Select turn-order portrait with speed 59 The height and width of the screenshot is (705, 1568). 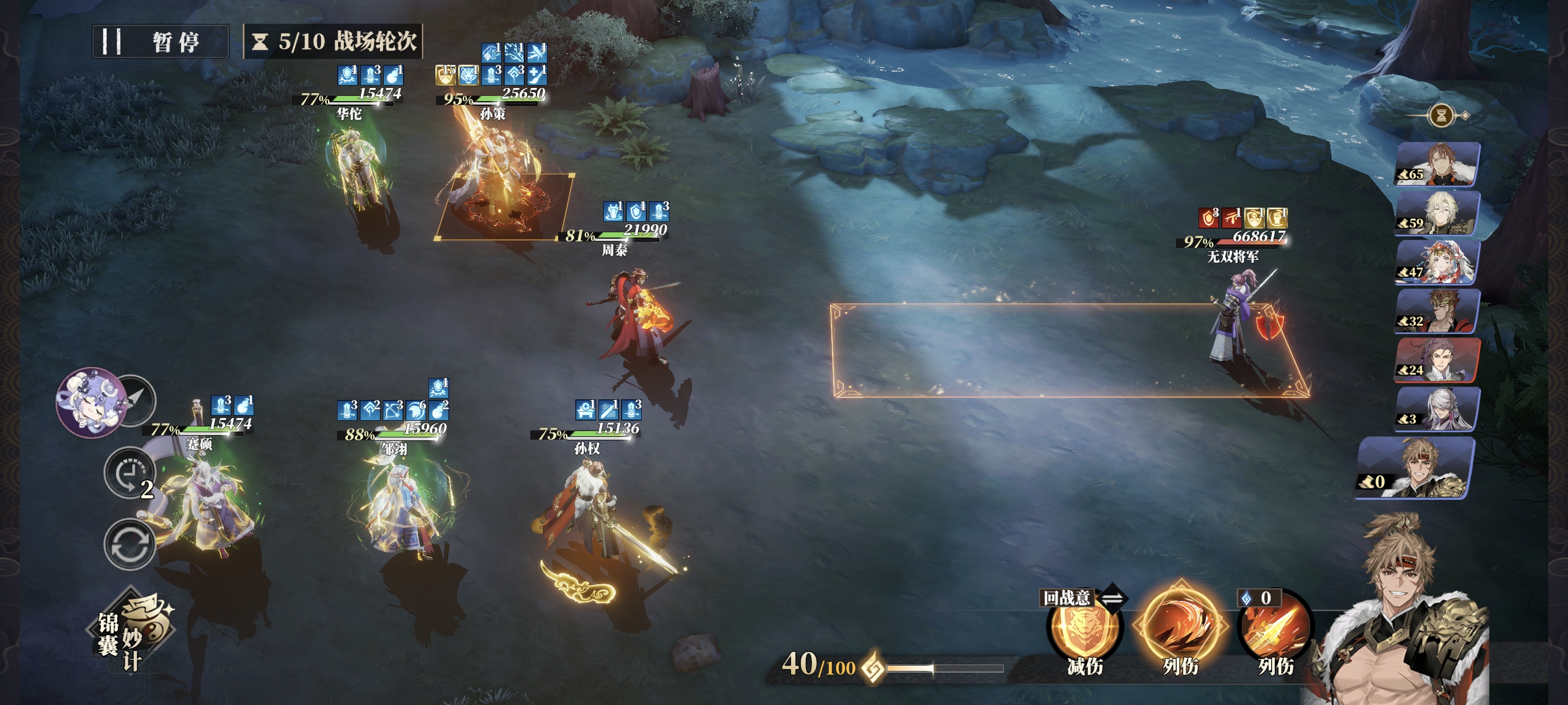(1437, 212)
